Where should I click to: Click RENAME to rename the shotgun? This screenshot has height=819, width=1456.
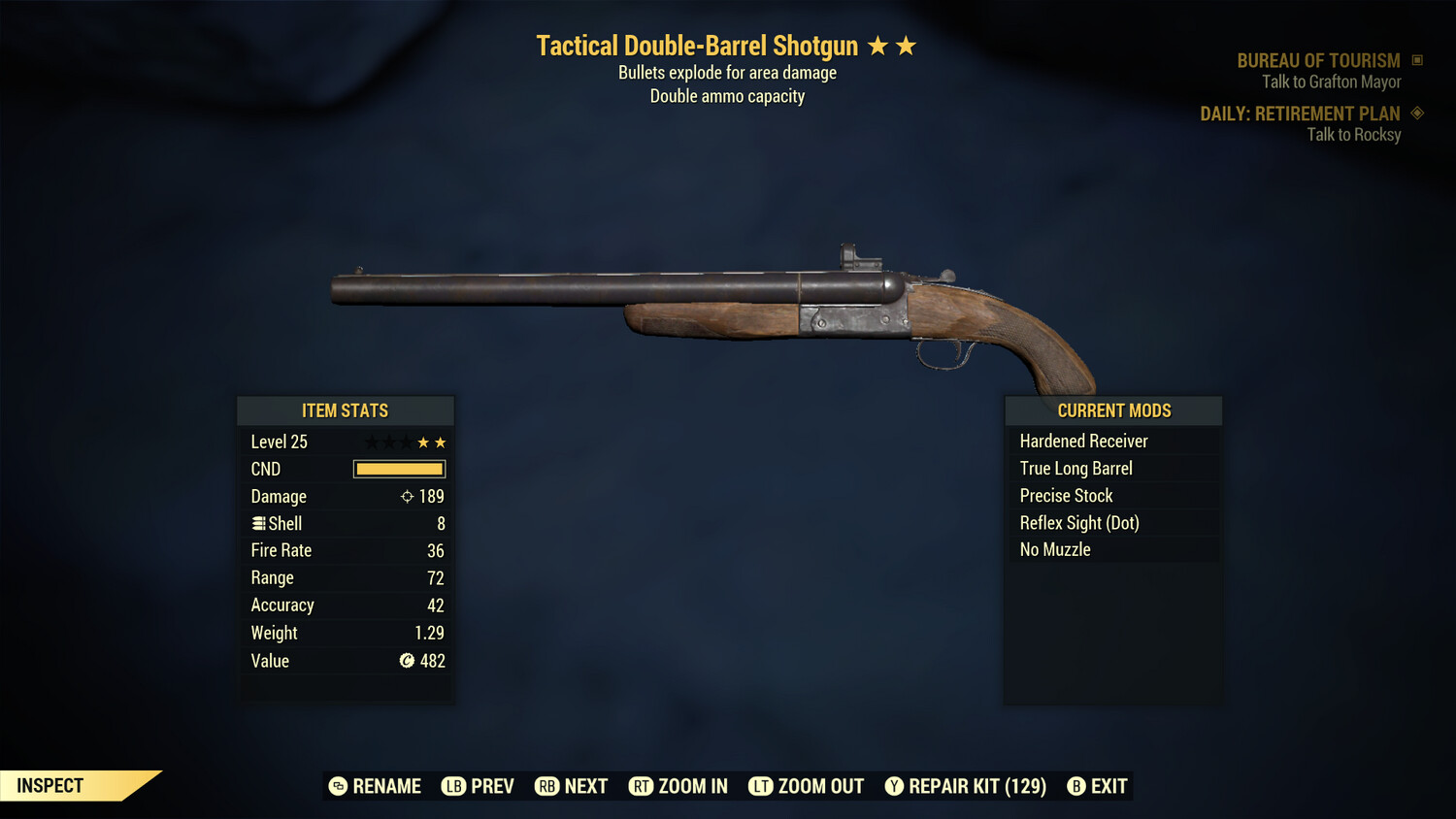(386, 786)
